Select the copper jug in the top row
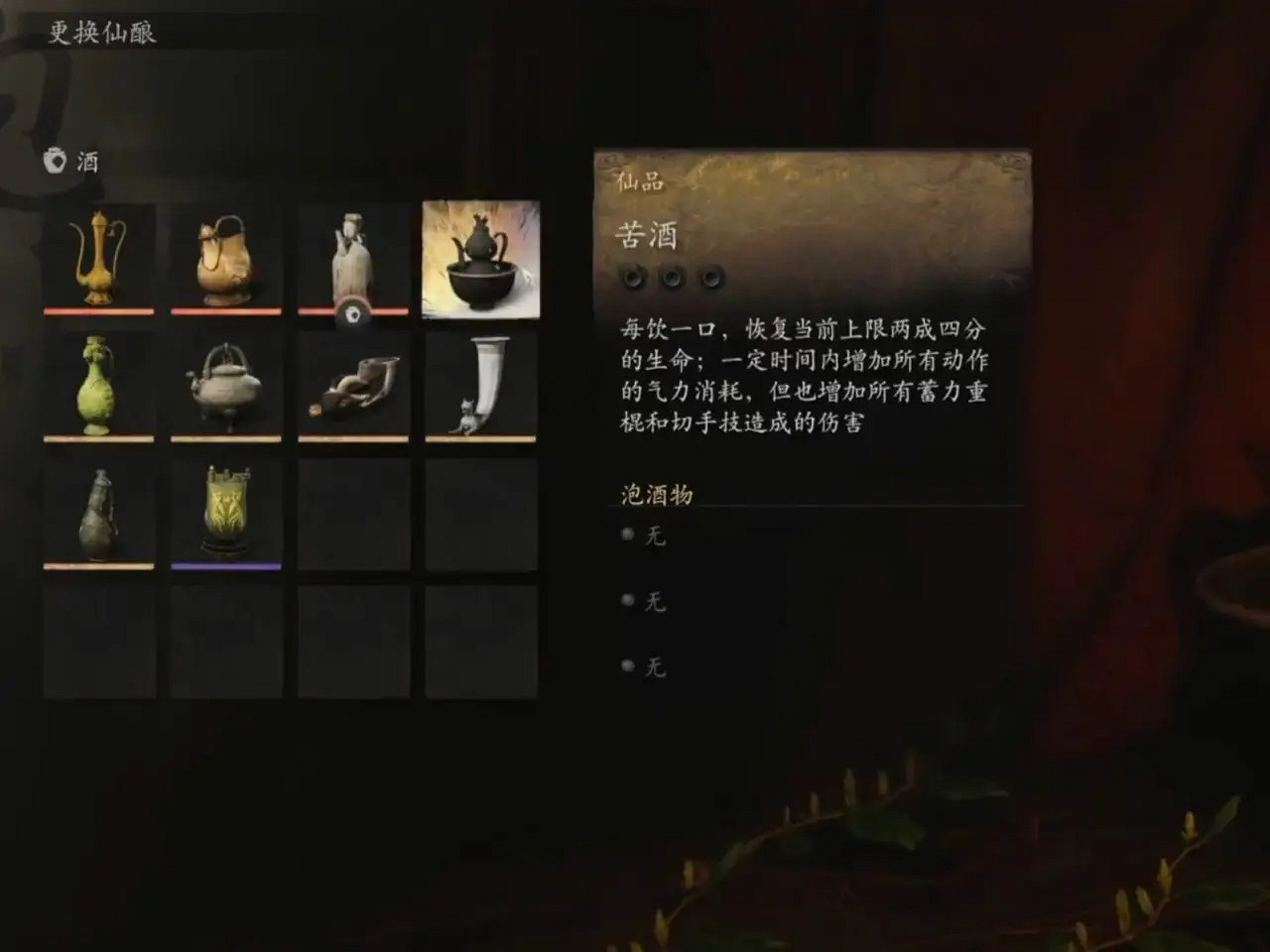Viewport: 1270px width, 952px height. pyautogui.click(x=226, y=260)
